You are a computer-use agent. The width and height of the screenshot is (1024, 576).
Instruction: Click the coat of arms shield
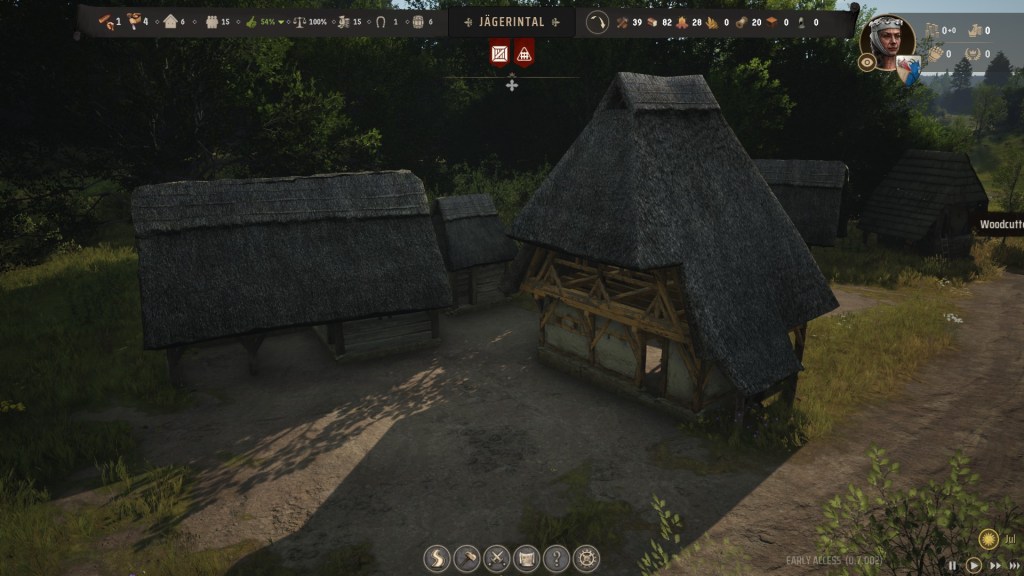point(908,68)
